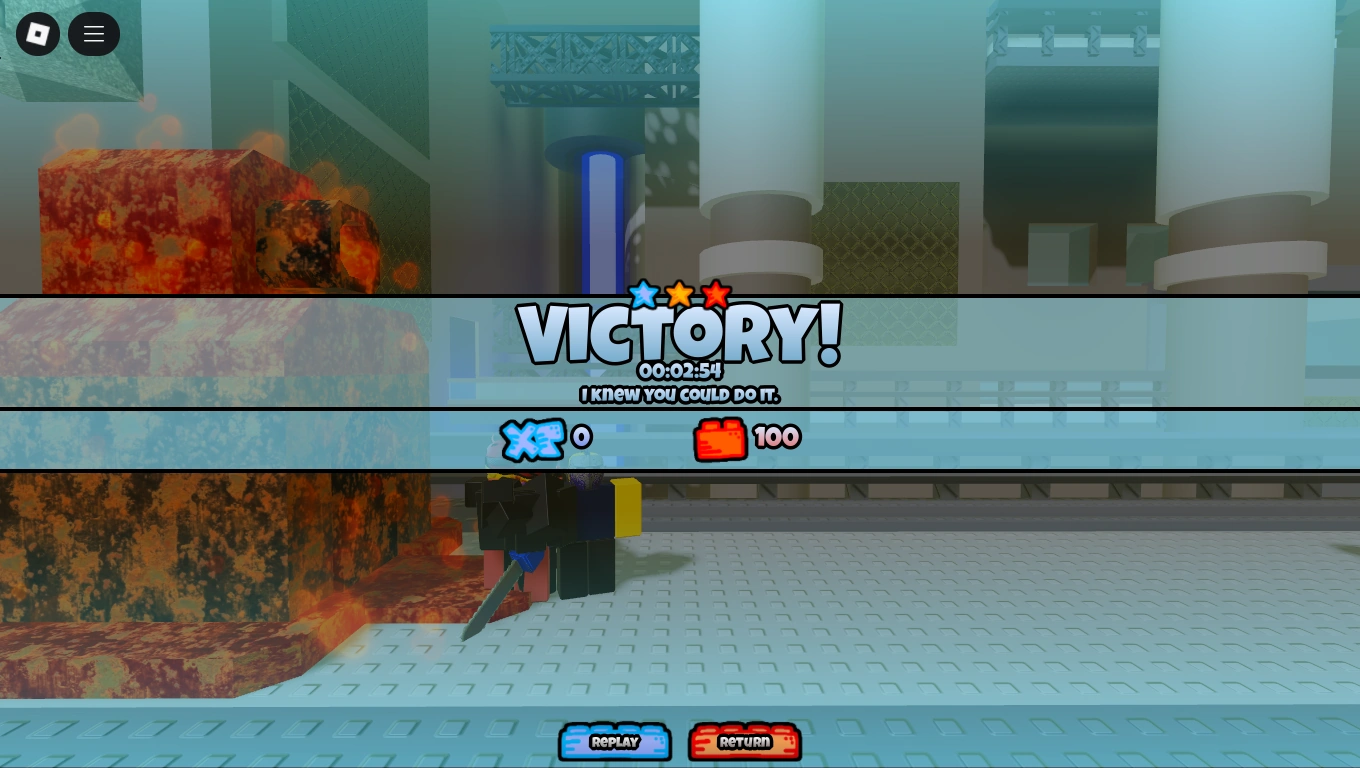
Task: Click the blue XP star icon
Action: coord(533,437)
